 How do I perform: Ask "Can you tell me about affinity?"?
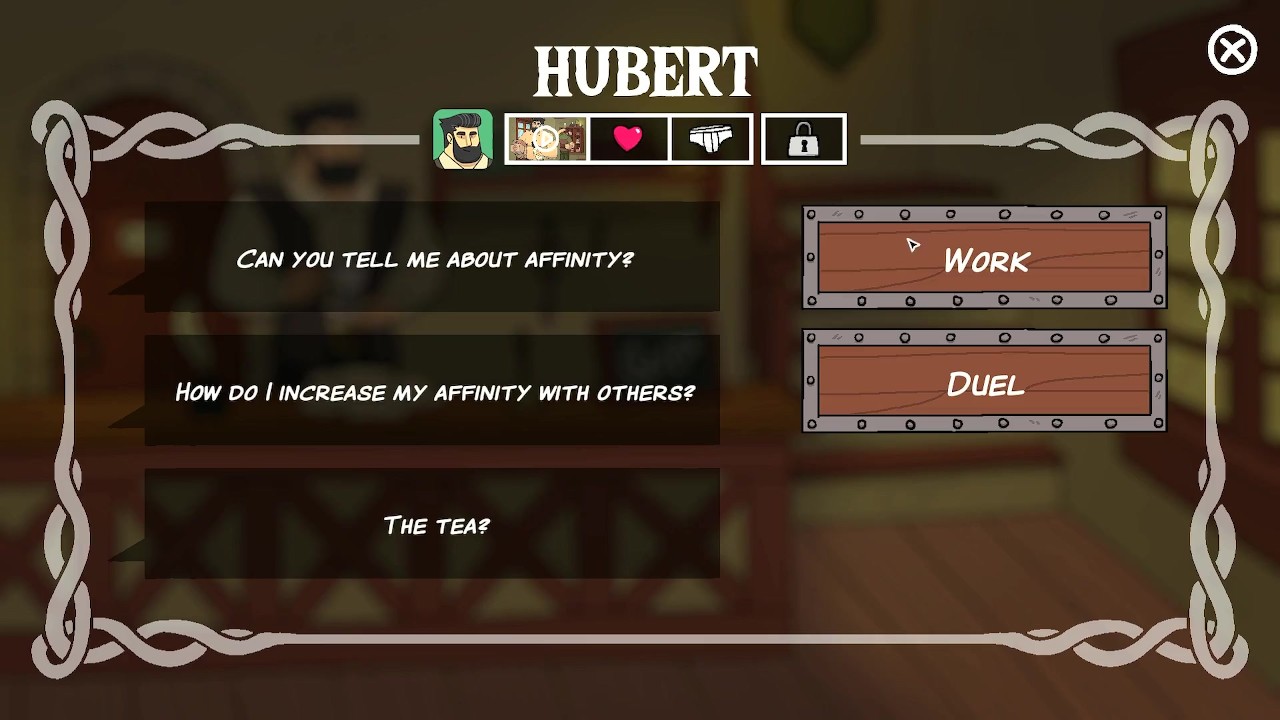[432, 258]
